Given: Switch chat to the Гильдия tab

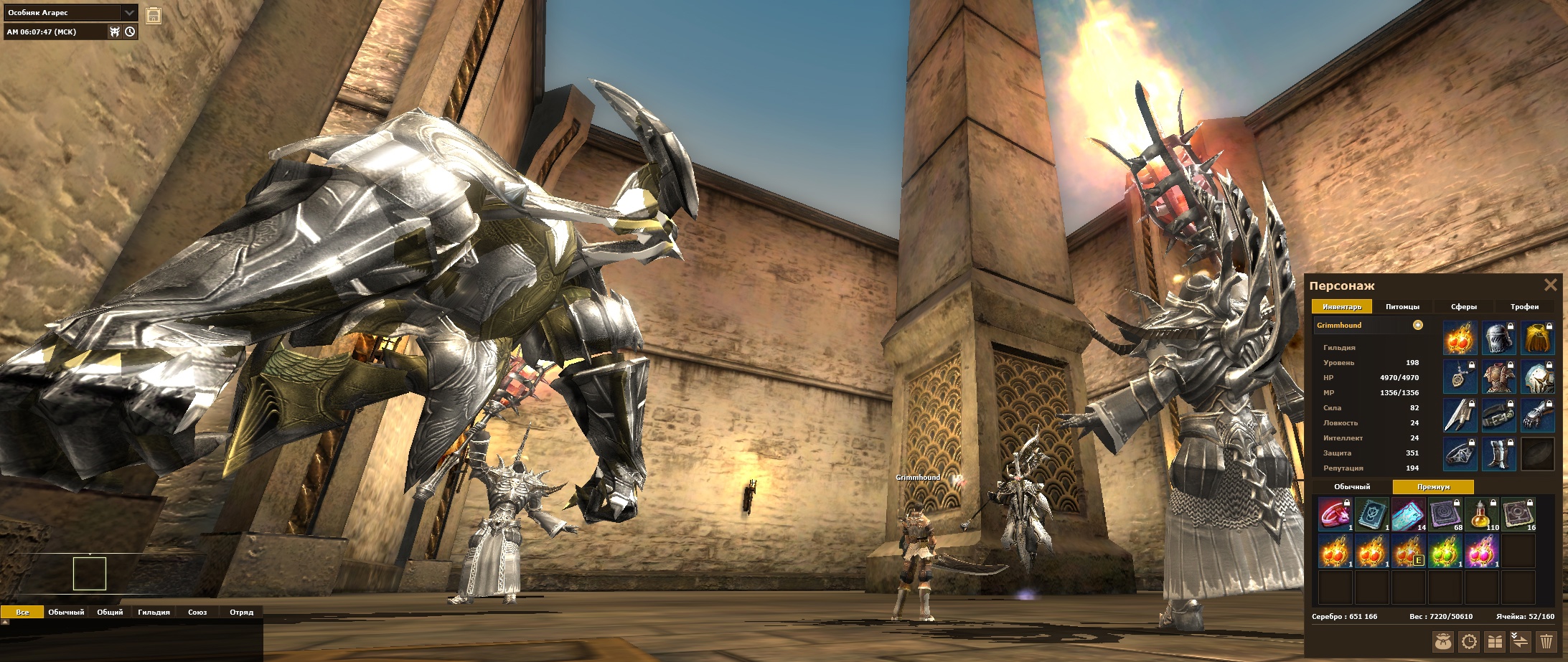Looking at the screenshot, I should pyautogui.click(x=154, y=613).
